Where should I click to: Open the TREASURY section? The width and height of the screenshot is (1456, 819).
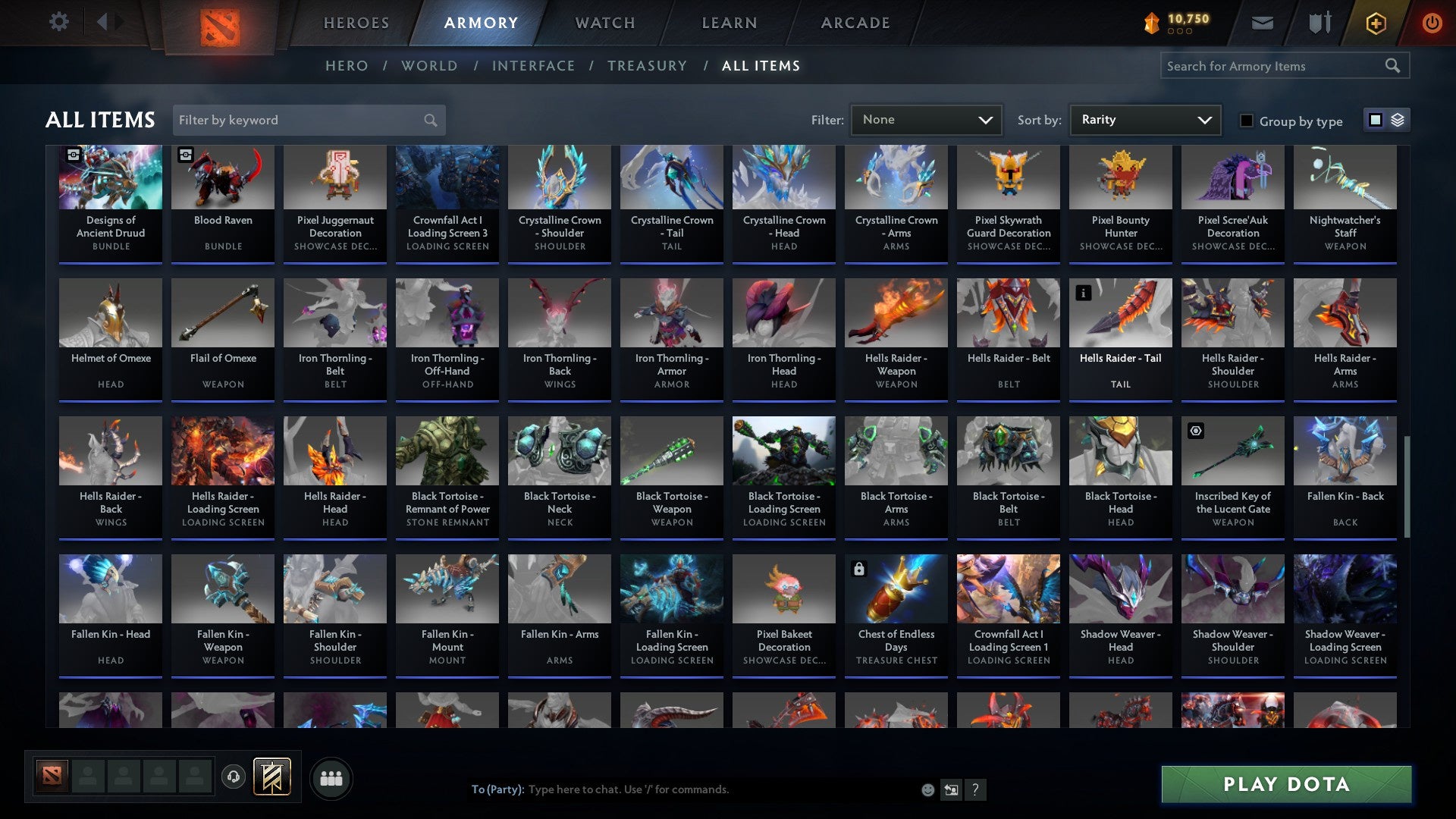pos(648,66)
